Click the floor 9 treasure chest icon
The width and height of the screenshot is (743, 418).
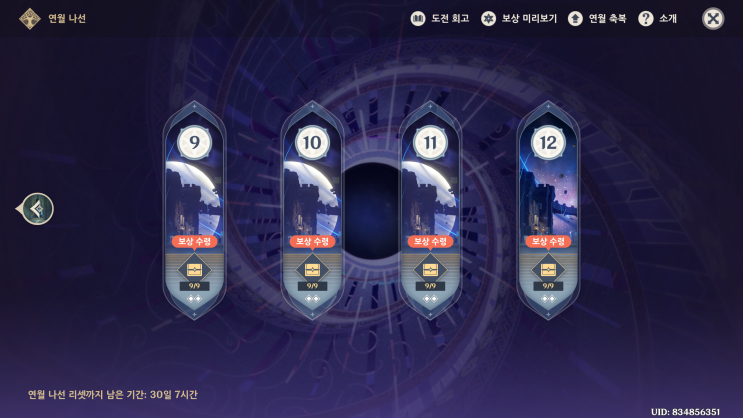coord(194,269)
